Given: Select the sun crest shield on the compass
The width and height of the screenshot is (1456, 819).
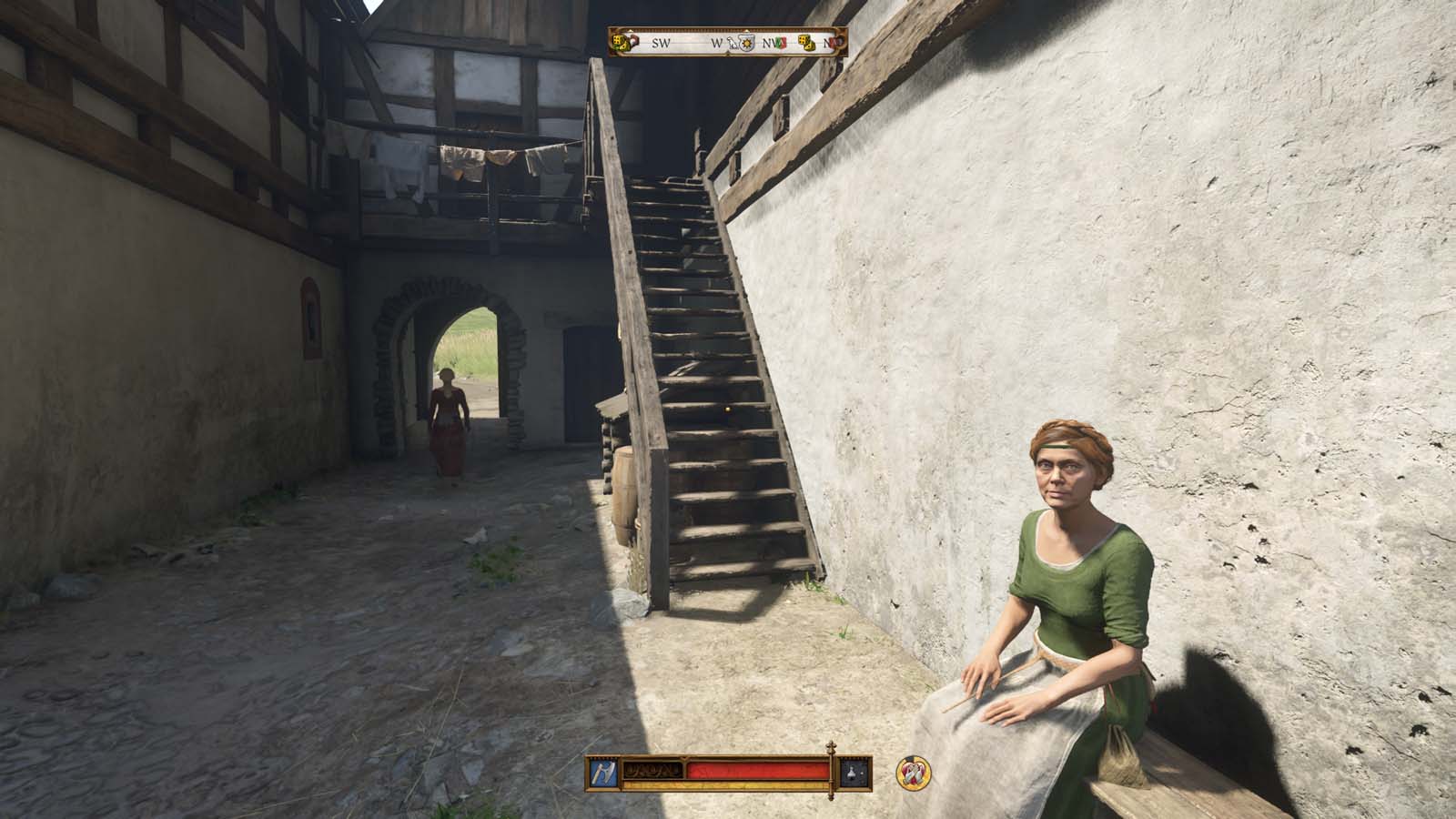Looking at the screenshot, I should (747, 43).
